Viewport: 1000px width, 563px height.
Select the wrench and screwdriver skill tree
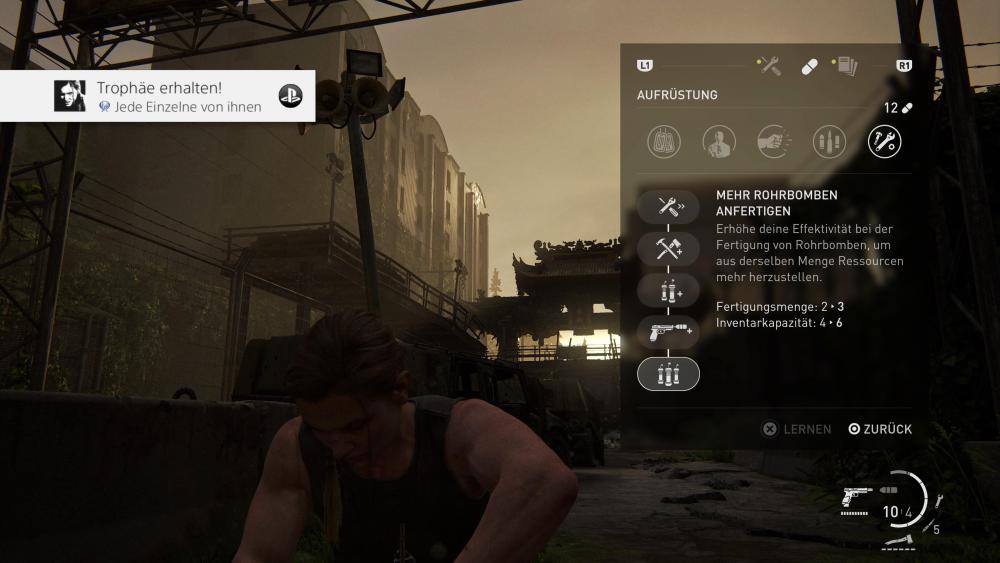pos(884,141)
